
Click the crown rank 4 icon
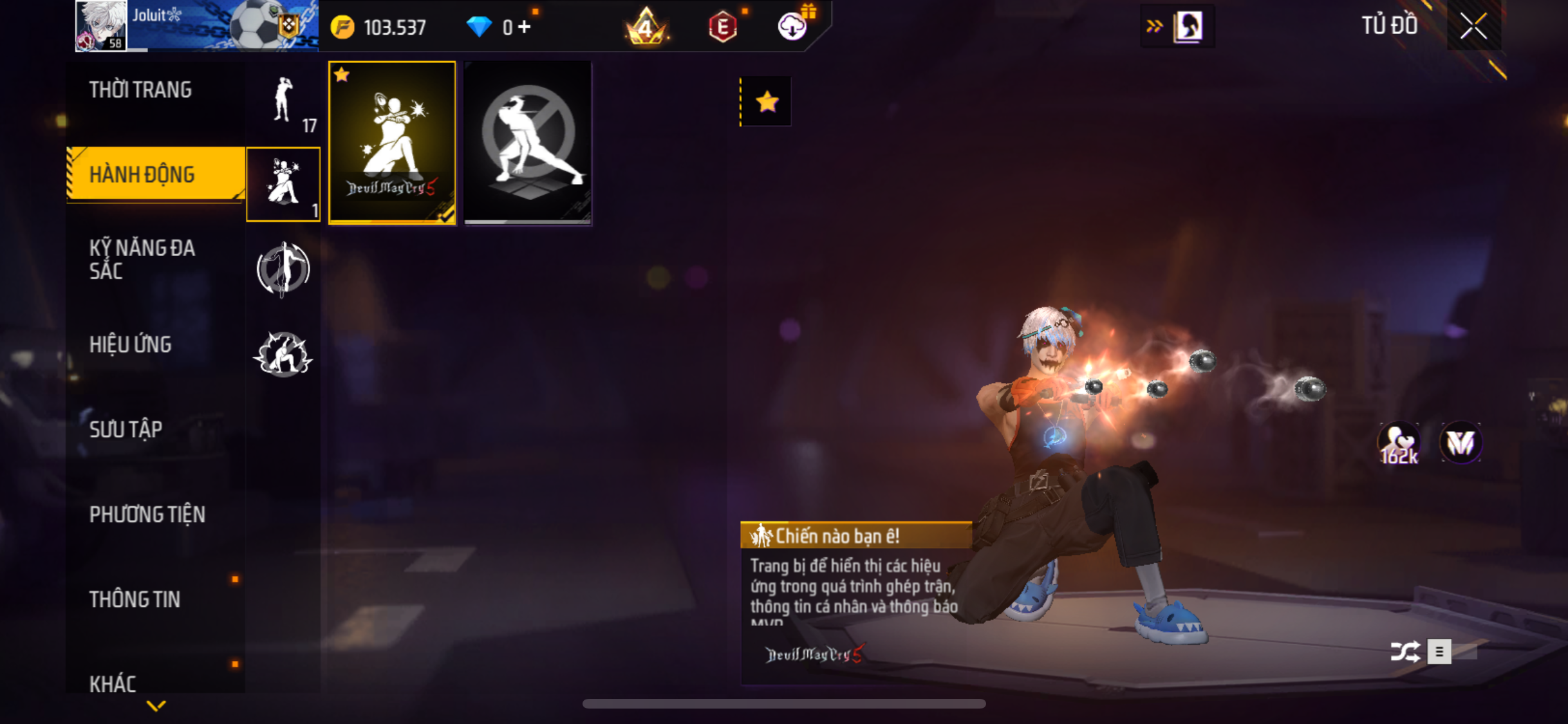[646, 27]
